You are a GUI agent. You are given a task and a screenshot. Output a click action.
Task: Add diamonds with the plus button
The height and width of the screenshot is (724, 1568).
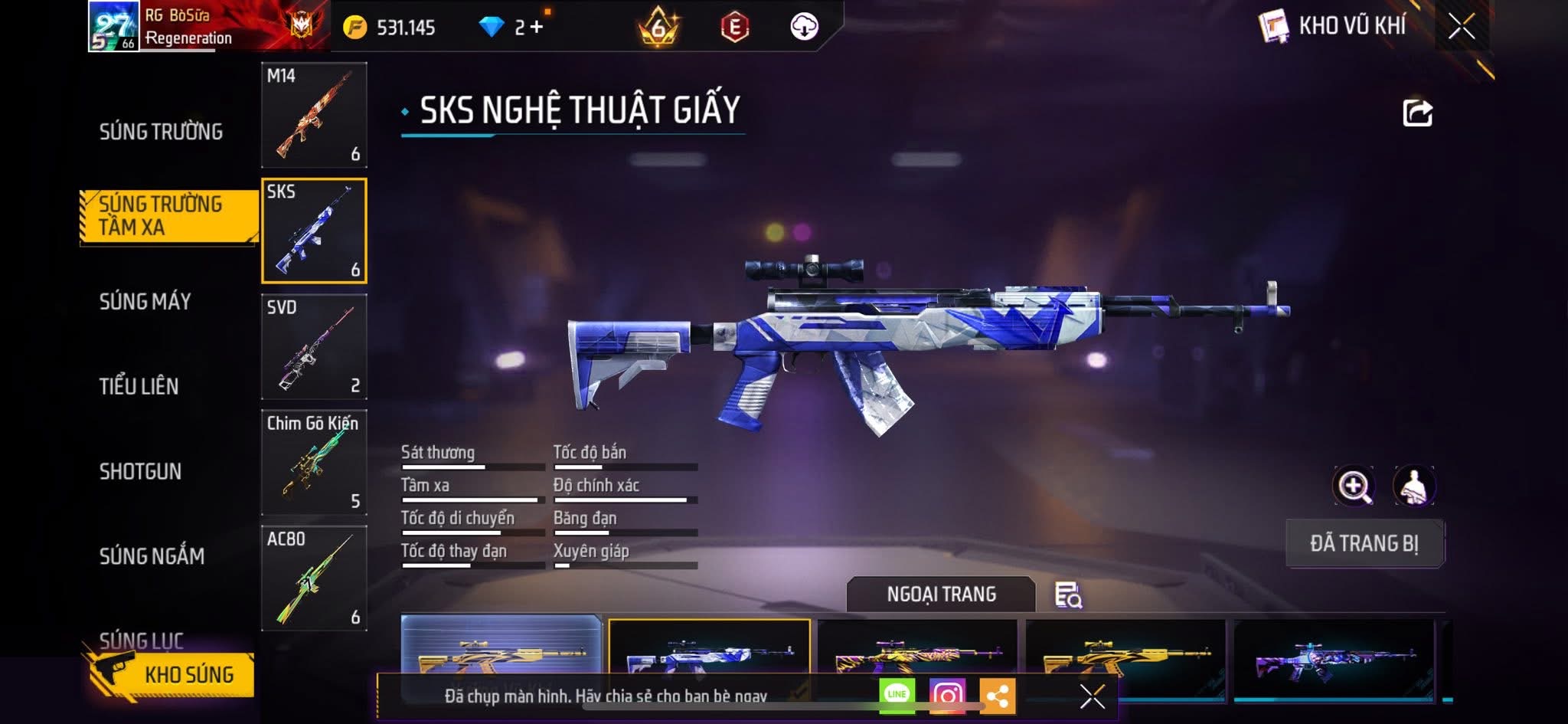pyautogui.click(x=536, y=28)
